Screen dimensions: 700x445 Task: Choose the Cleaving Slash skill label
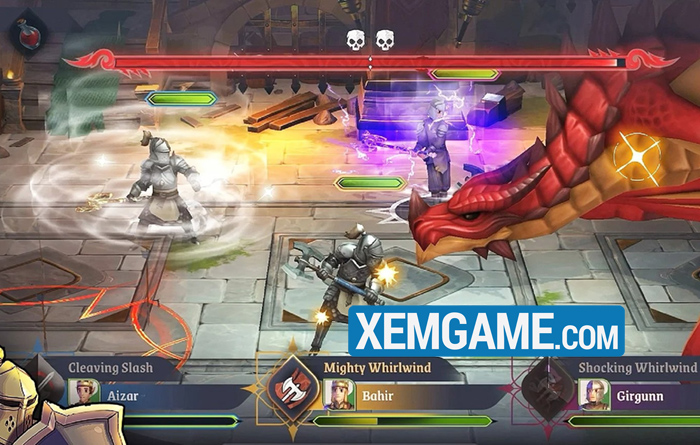(111, 367)
